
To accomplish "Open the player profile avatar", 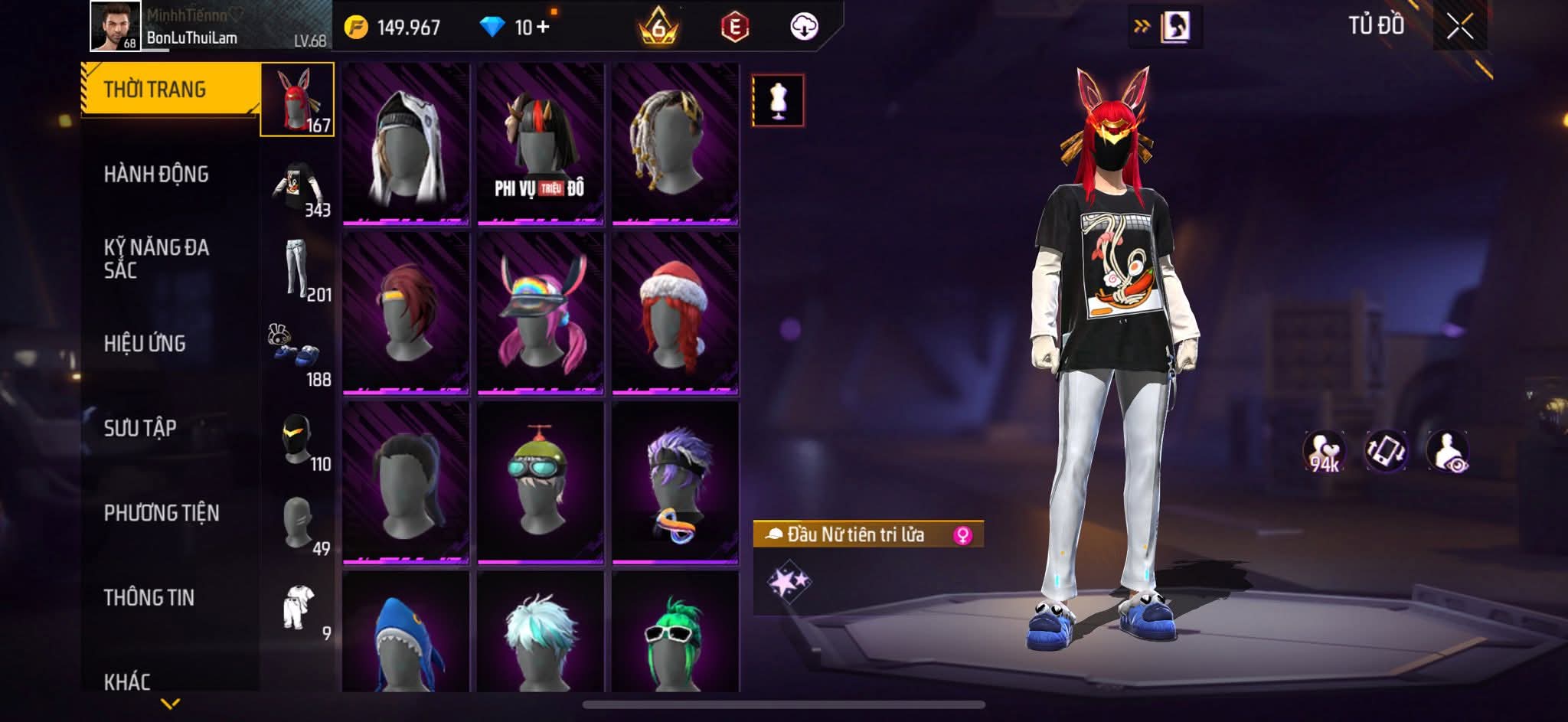I will [x=116, y=26].
